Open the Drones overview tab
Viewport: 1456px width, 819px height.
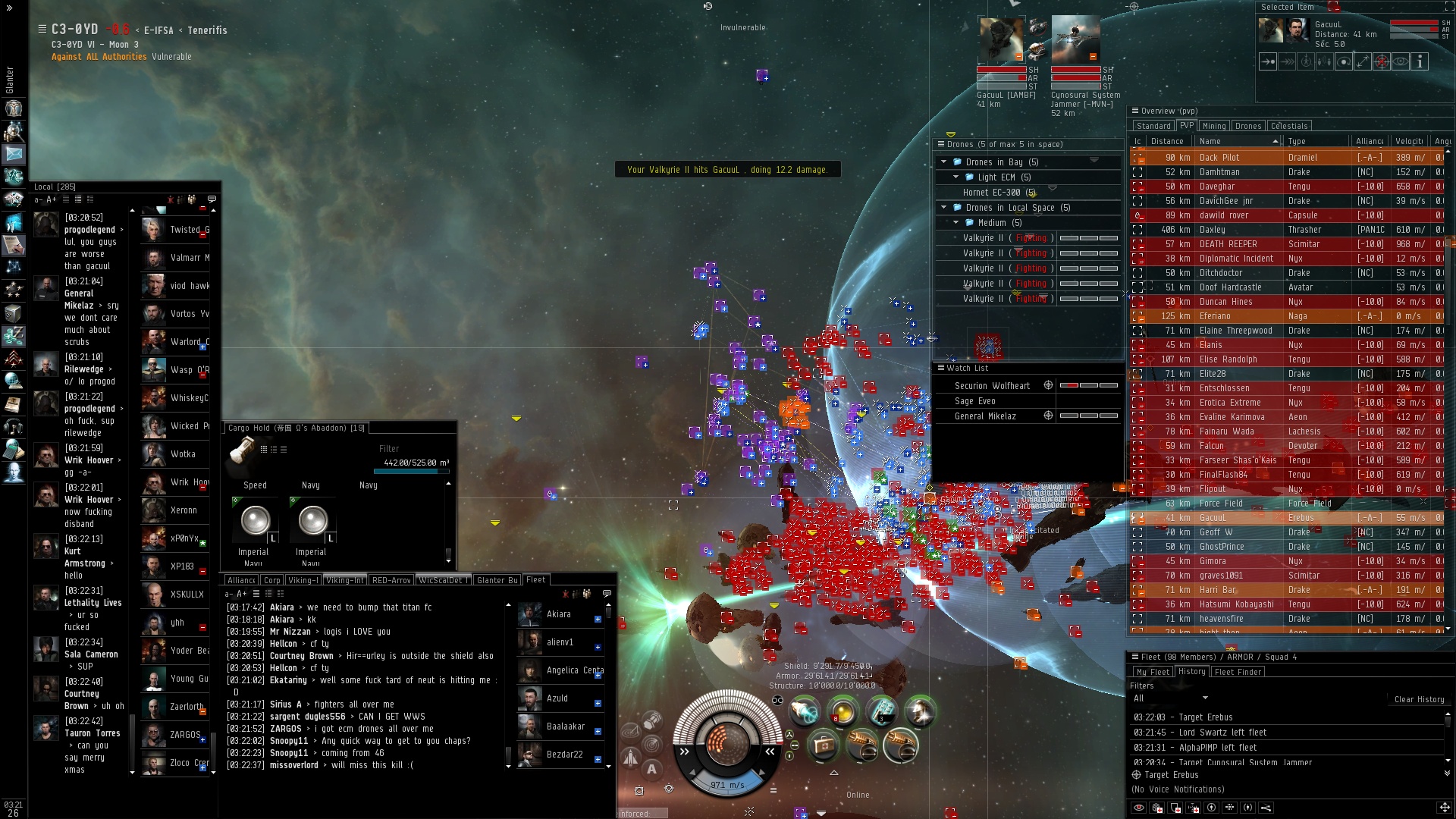(1247, 126)
